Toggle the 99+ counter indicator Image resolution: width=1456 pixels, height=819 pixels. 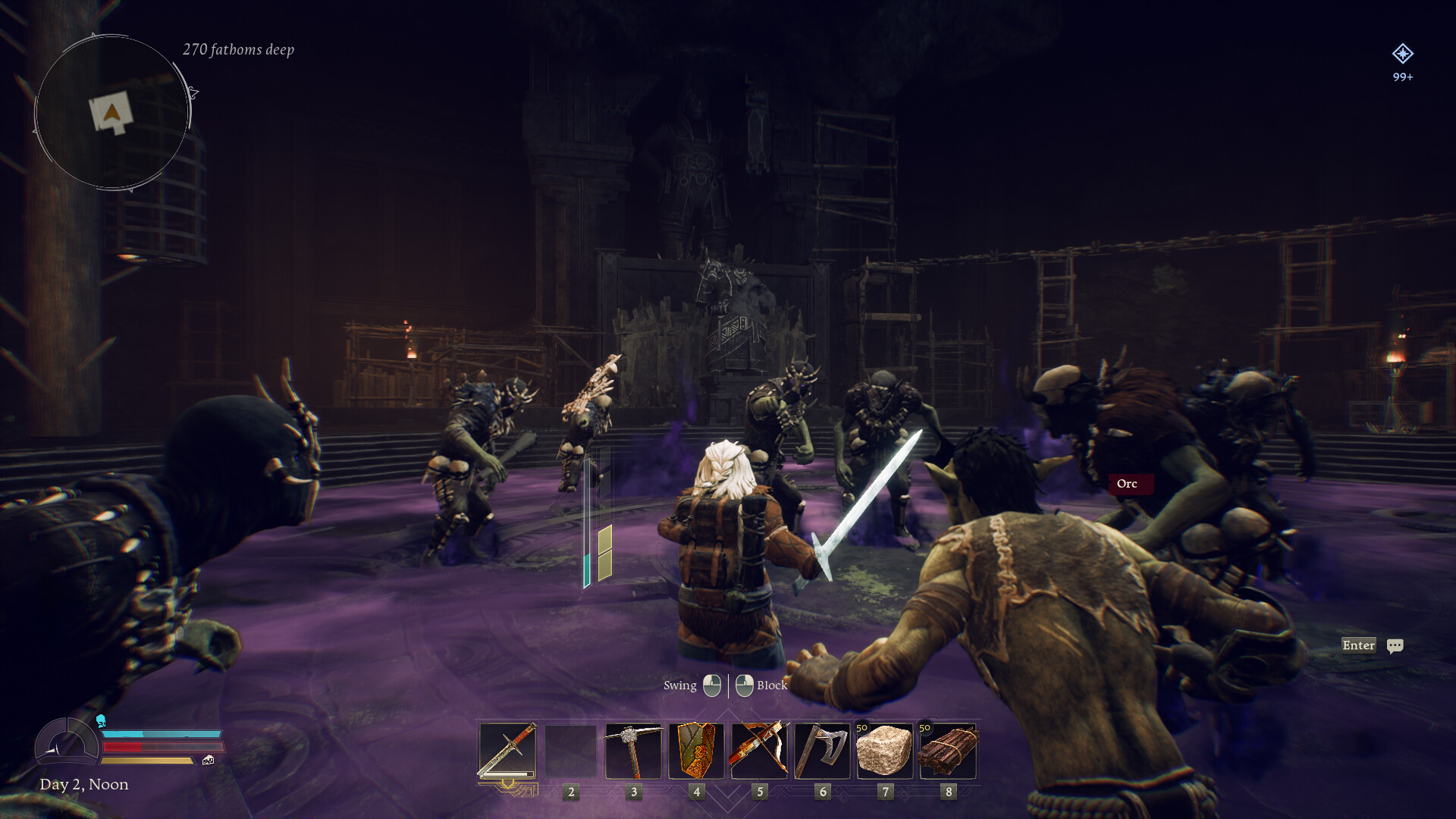pos(1402,76)
